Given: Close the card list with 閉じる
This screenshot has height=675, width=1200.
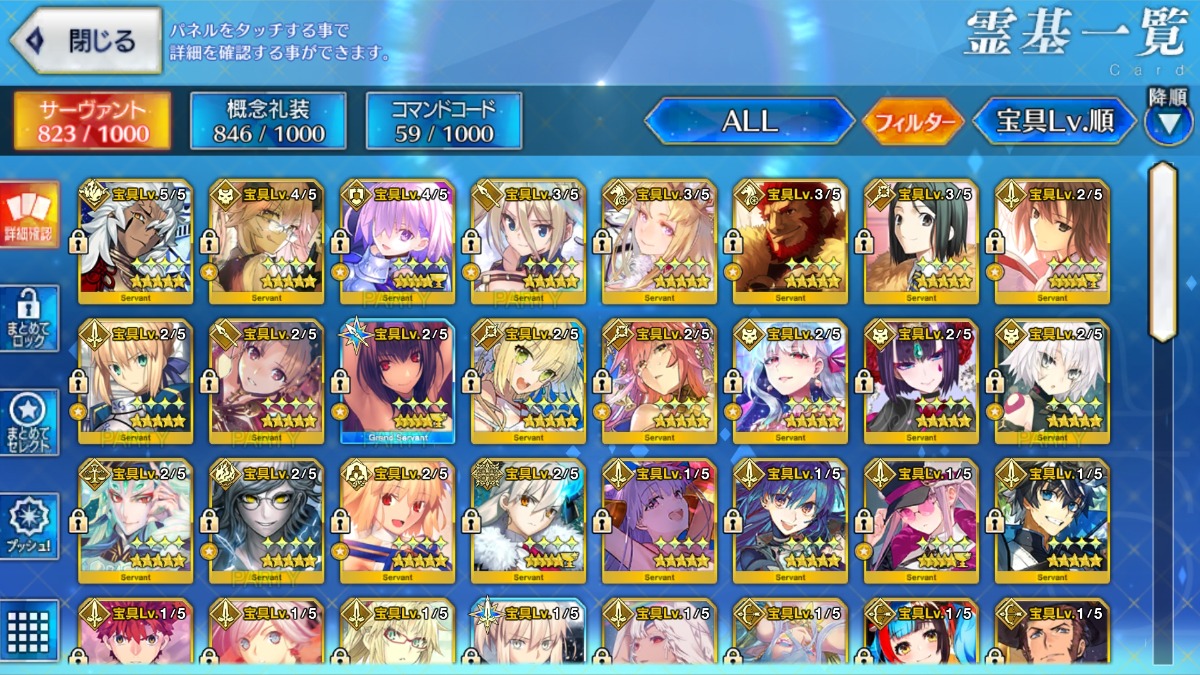Looking at the screenshot, I should click(86, 41).
